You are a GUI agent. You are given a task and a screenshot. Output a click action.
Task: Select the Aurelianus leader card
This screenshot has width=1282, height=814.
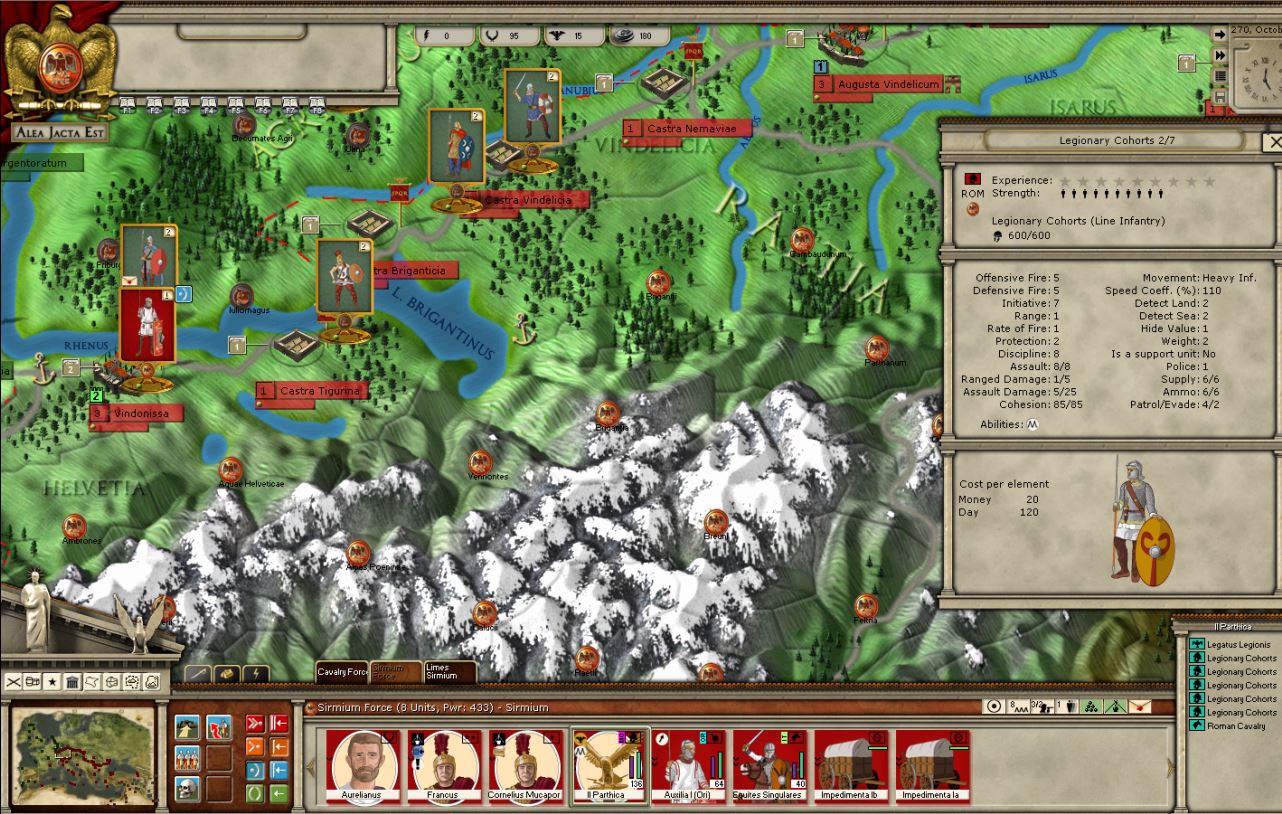362,766
